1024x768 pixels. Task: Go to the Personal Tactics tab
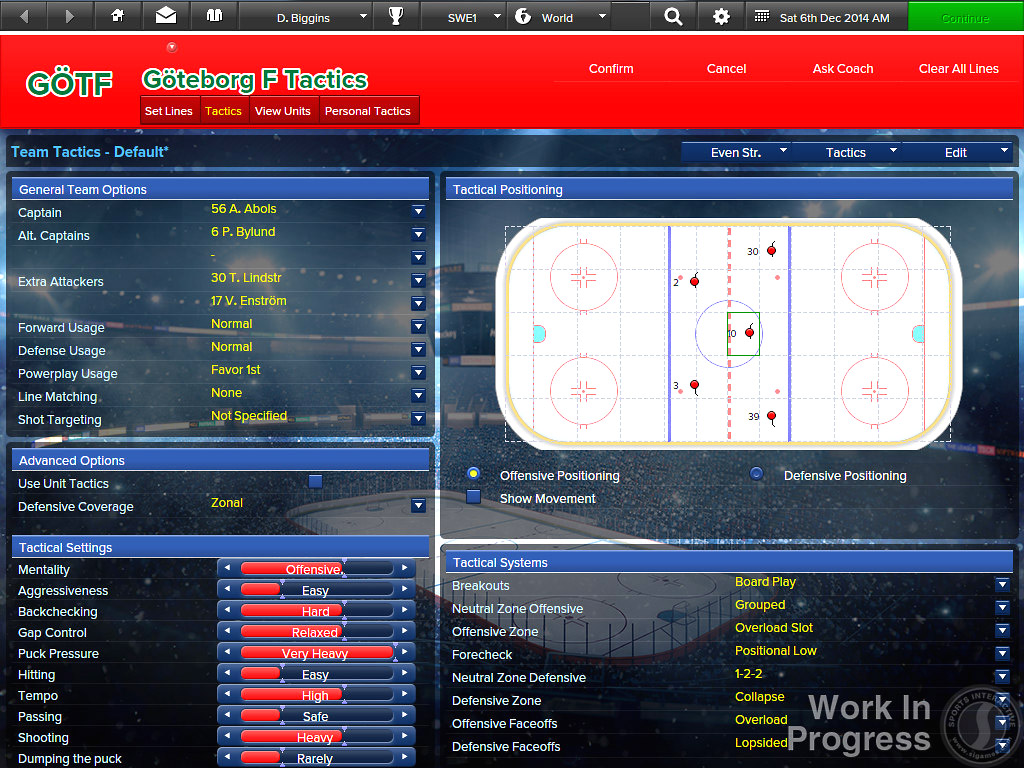367,111
